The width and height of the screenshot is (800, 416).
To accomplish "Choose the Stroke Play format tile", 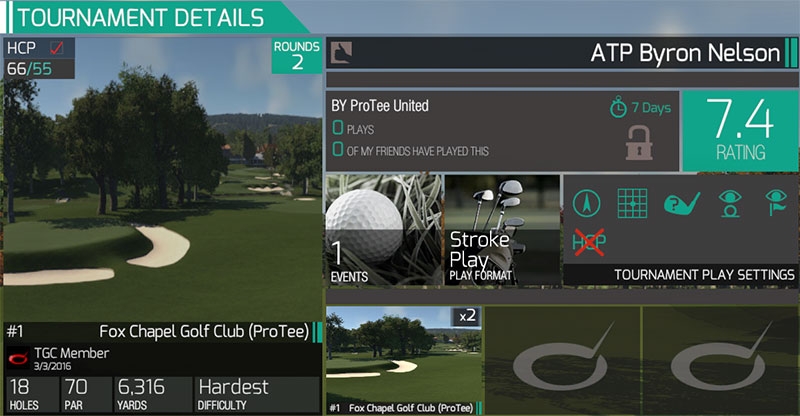I will (500, 231).
